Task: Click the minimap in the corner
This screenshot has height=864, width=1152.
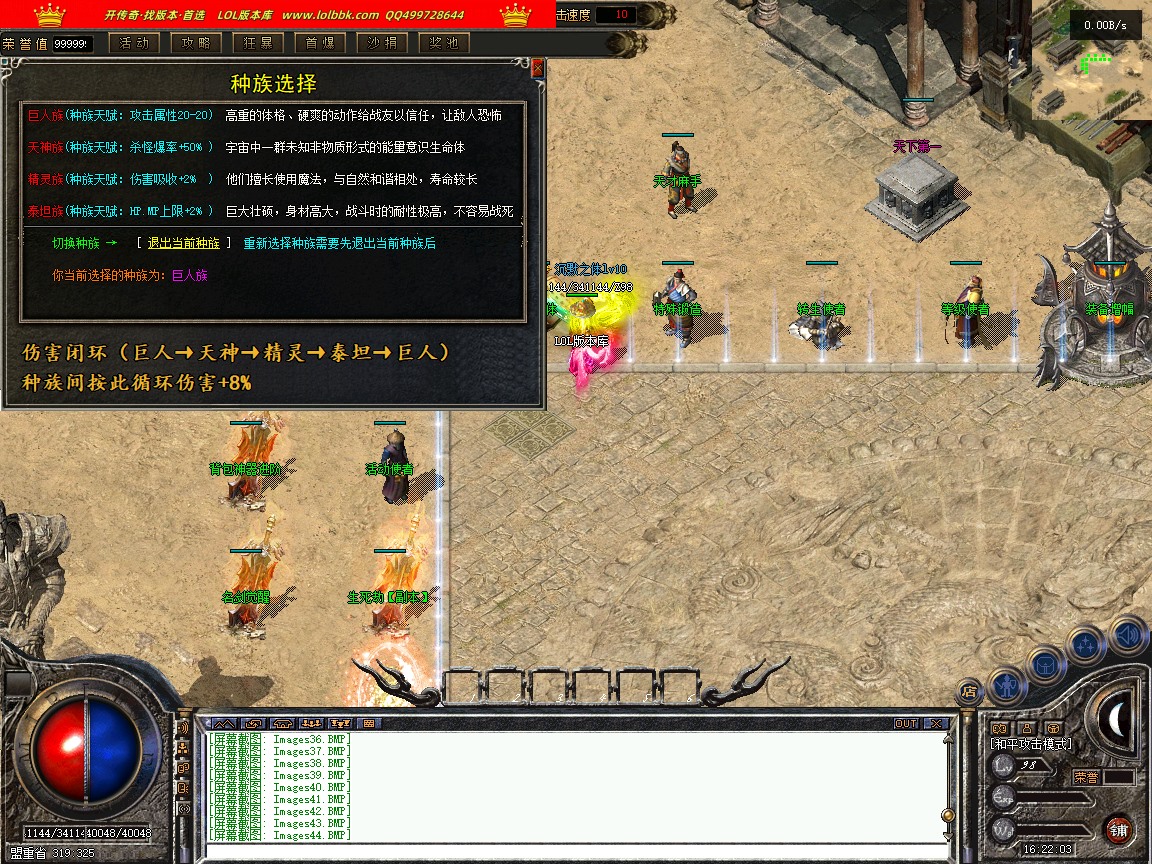Action: pyautogui.click(x=1090, y=60)
